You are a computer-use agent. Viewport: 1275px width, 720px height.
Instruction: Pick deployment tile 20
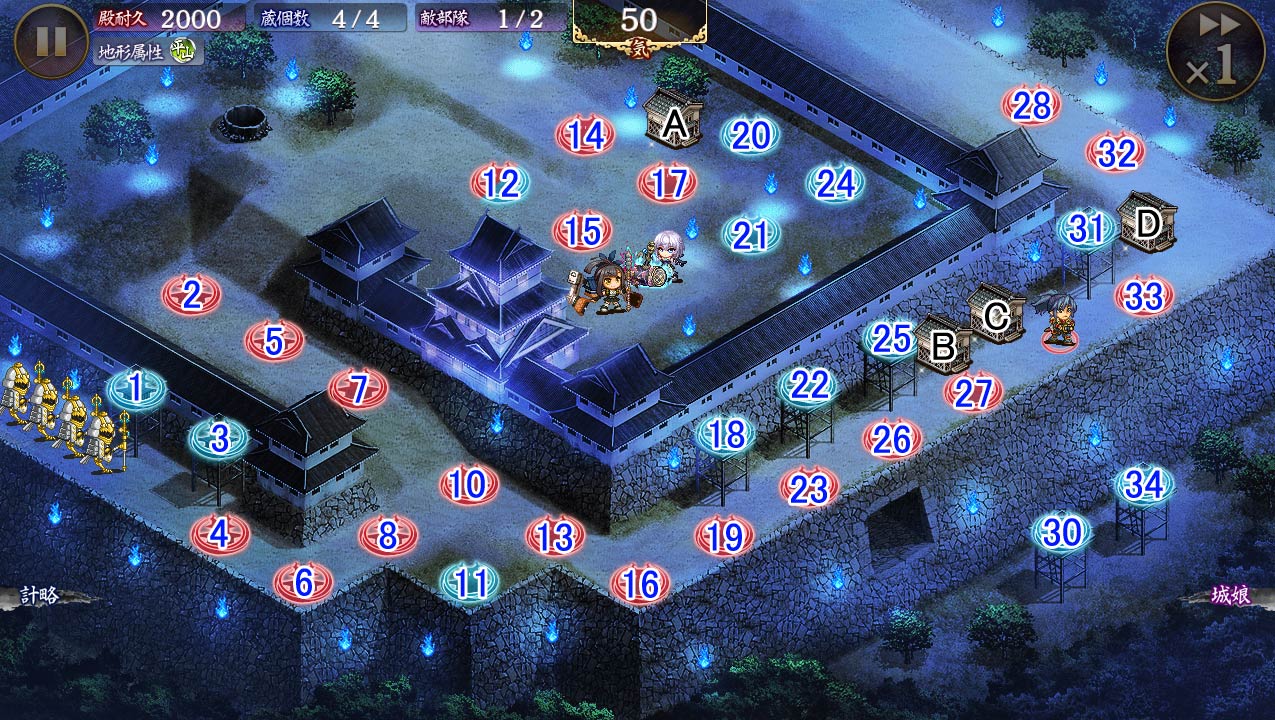coord(750,136)
